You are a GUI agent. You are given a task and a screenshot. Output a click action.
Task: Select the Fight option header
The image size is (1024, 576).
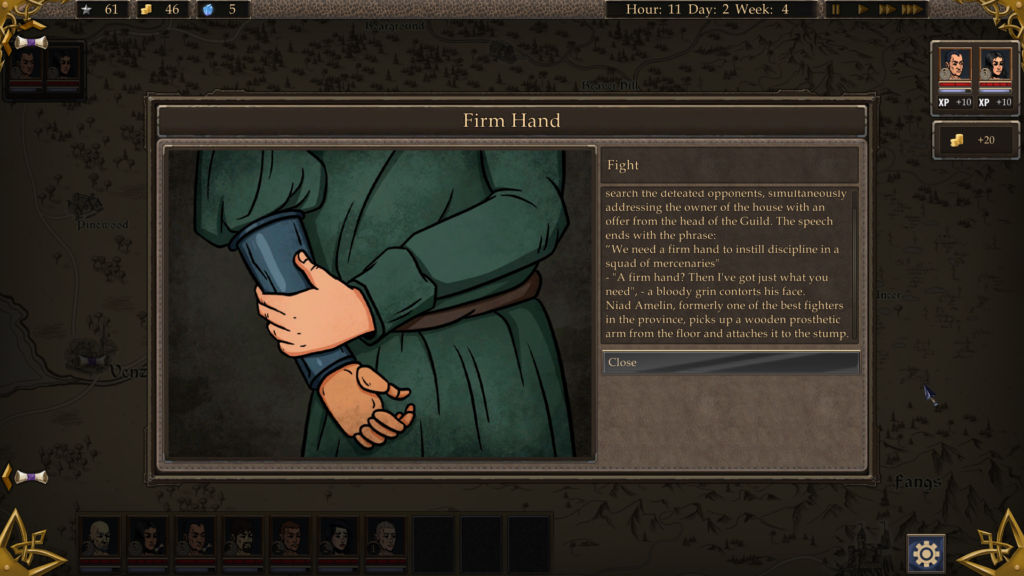tap(730, 165)
